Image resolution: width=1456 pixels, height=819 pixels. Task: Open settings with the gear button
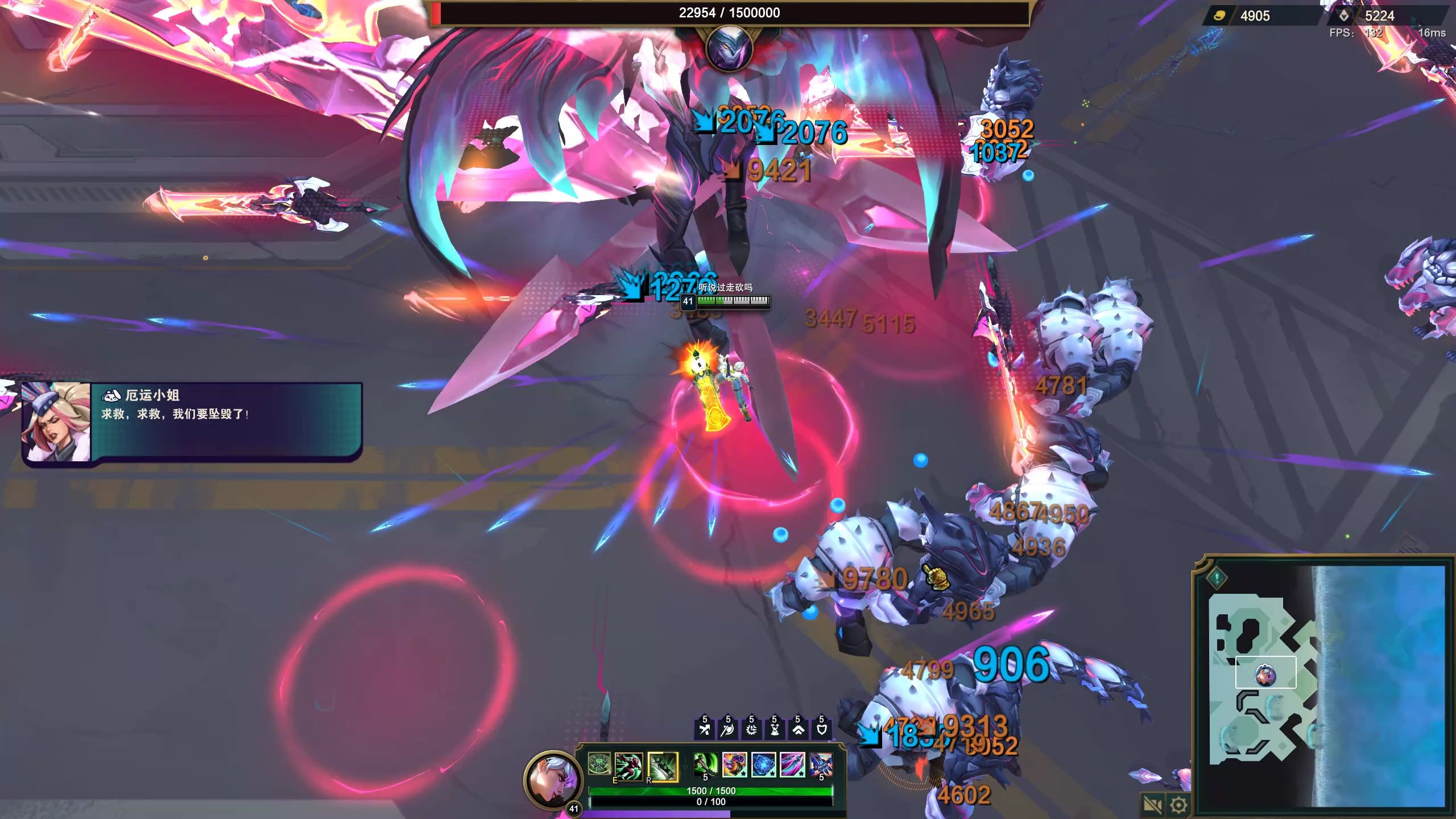pyautogui.click(x=1178, y=805)
